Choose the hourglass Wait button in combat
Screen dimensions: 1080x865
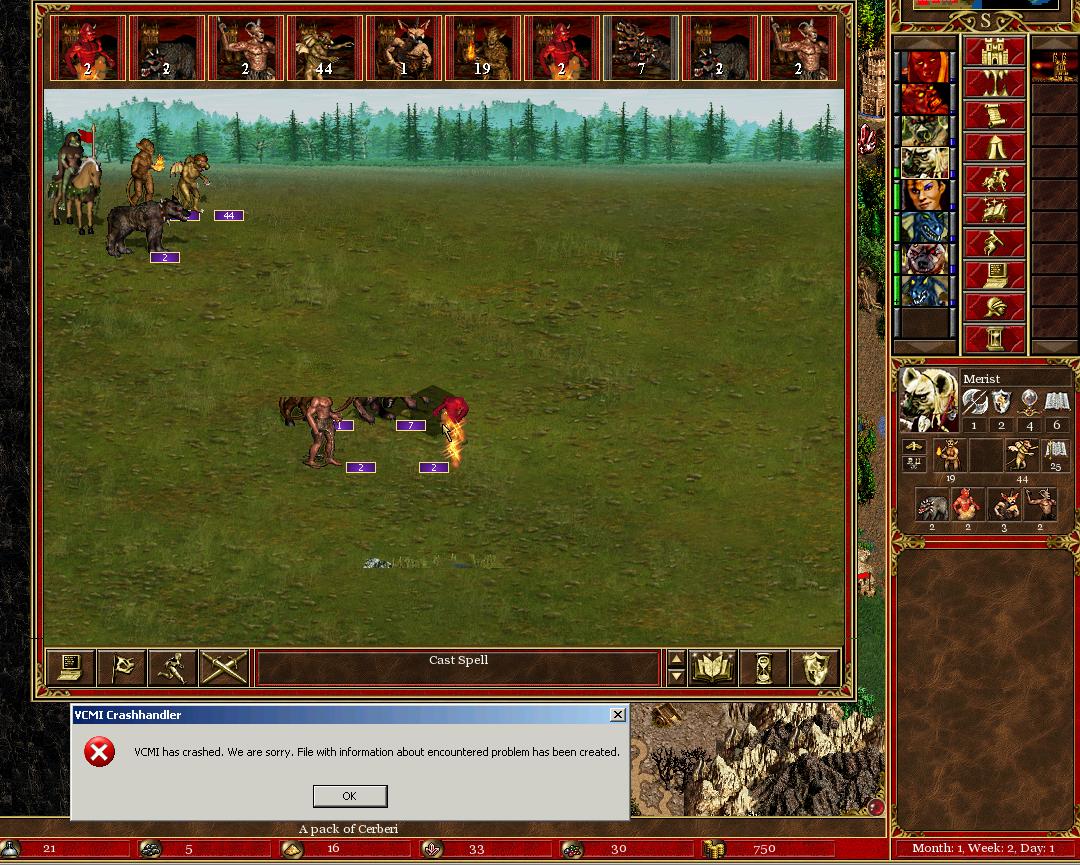764,668
